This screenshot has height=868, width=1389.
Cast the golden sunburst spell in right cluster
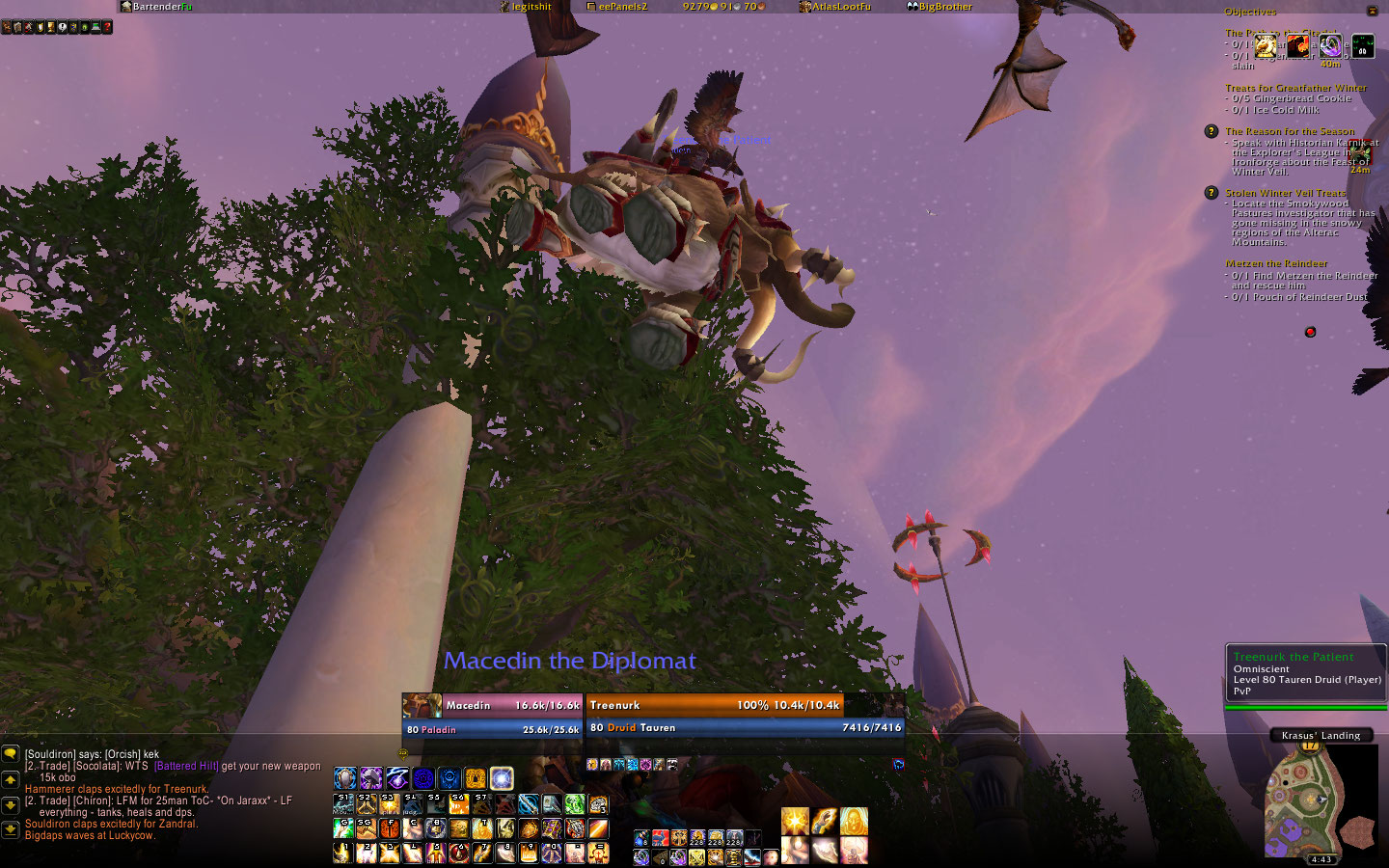[x=795, y=821]
